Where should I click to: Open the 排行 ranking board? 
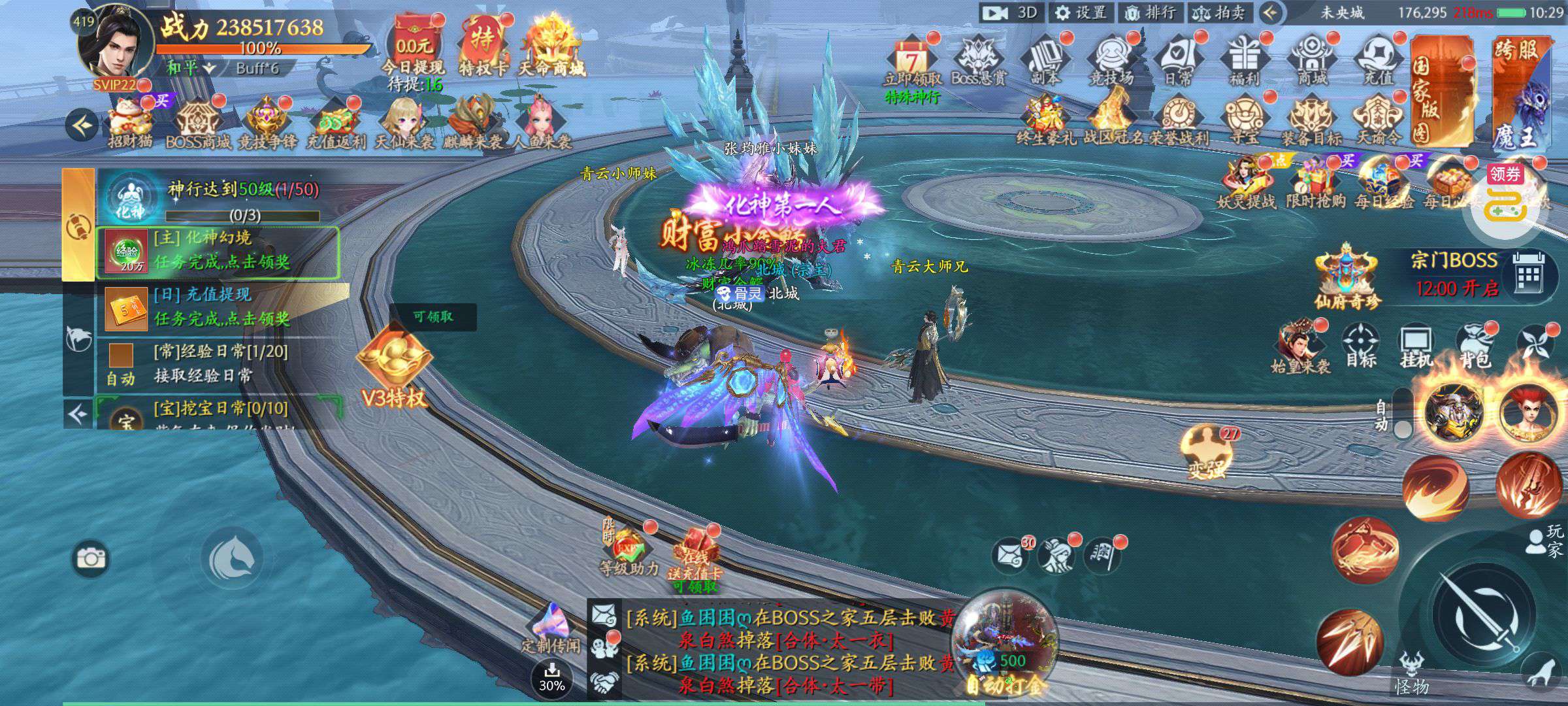tap(1152, 12)
